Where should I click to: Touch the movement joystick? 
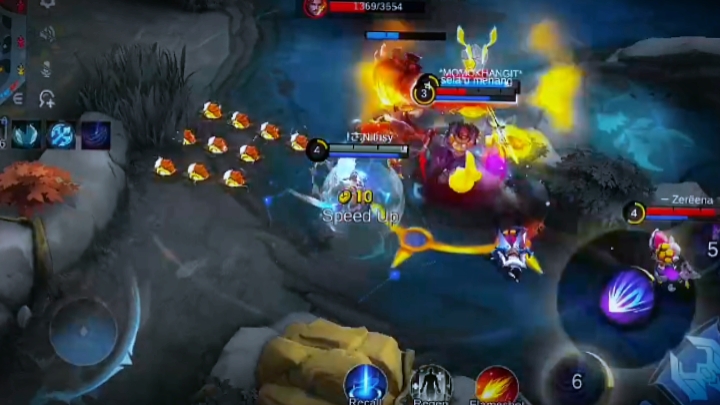point(84,331)
